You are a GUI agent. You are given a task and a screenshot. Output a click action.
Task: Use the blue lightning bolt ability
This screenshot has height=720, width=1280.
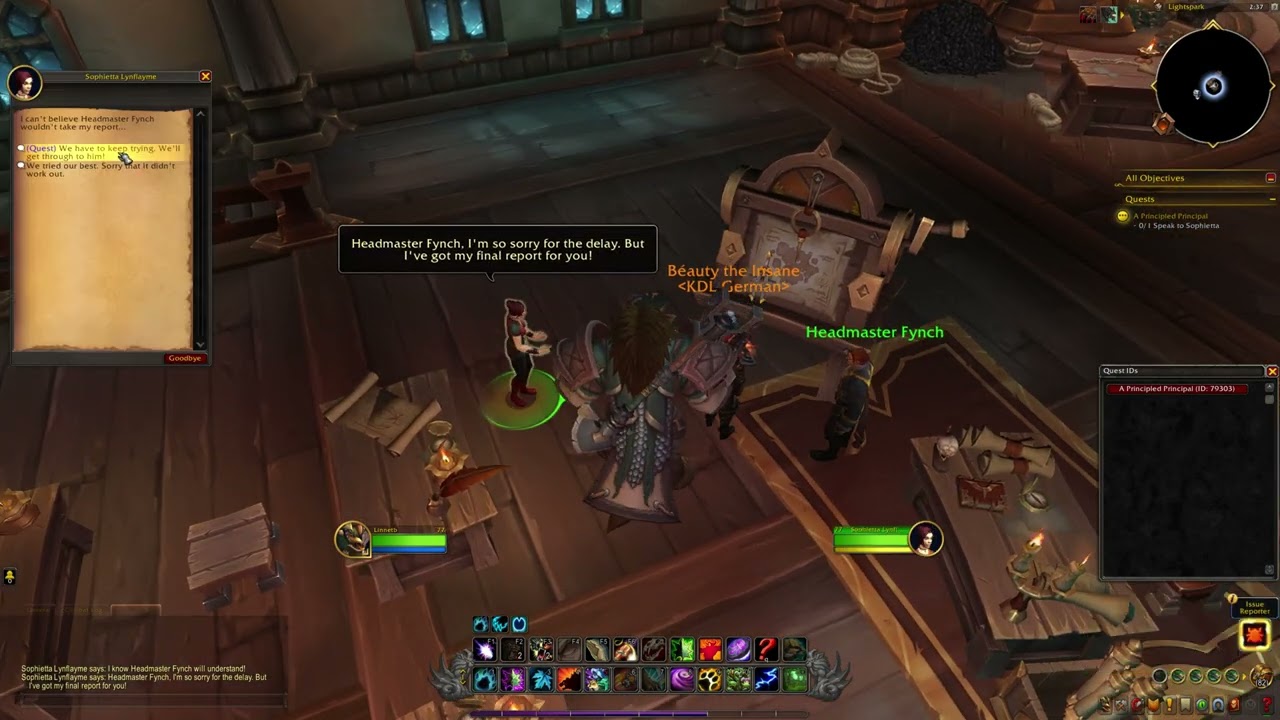tap(766, 680)
